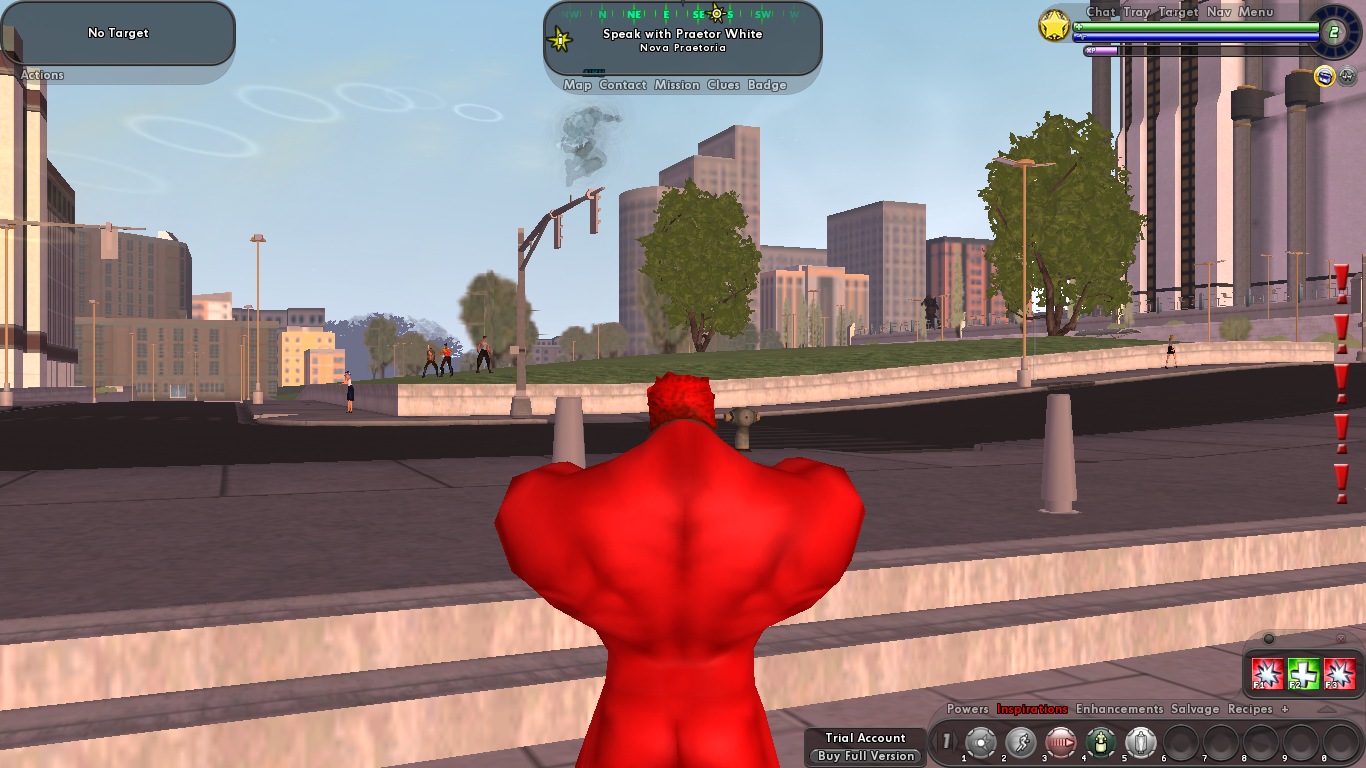Click the plus to add another tray tab
The height and width of the screenshot is (768, 1366).
pyautogui.click(x=1285, y=709)
